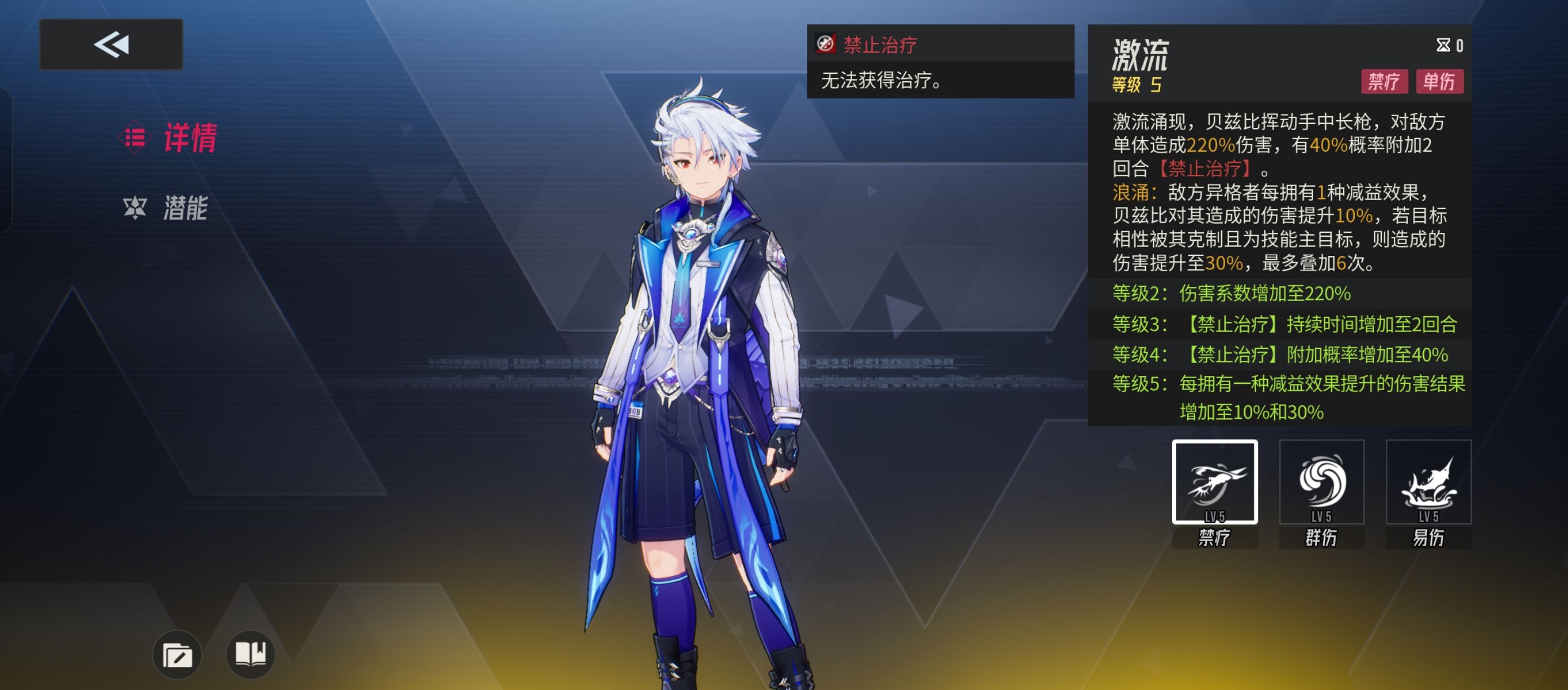Click the red 单伤 skill tag
The height and width of the screenshot is (690, 1568).
tap(1439, 82)
